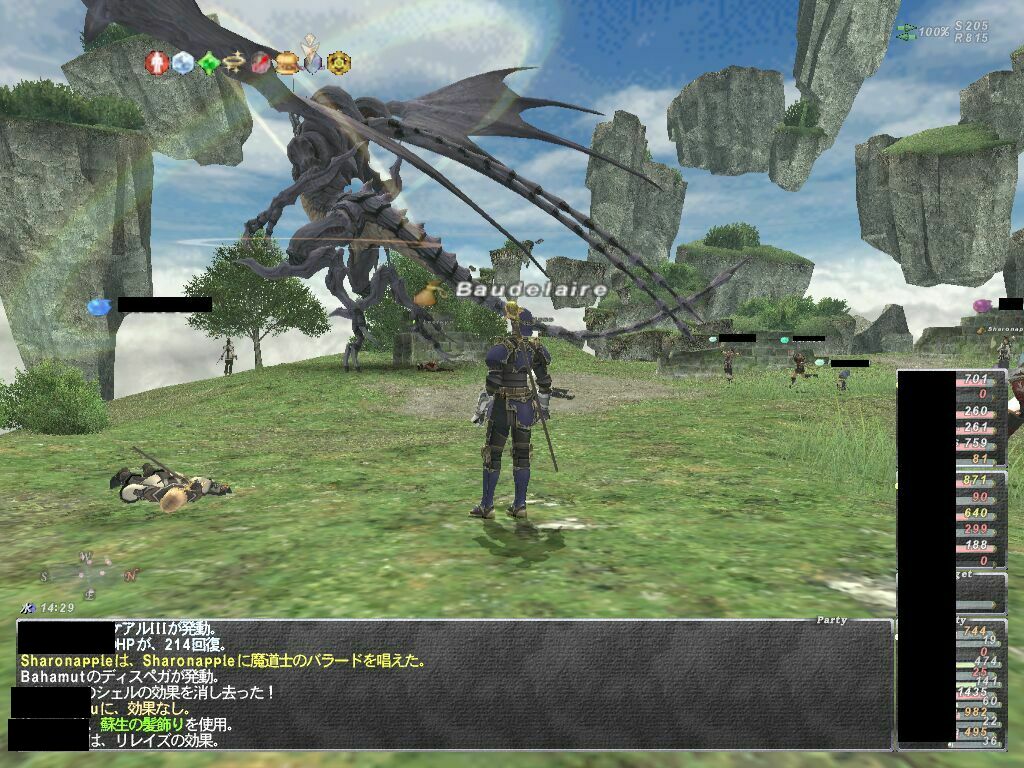
Task: Select the green diamond buff icon
Action: click(208, 63)
